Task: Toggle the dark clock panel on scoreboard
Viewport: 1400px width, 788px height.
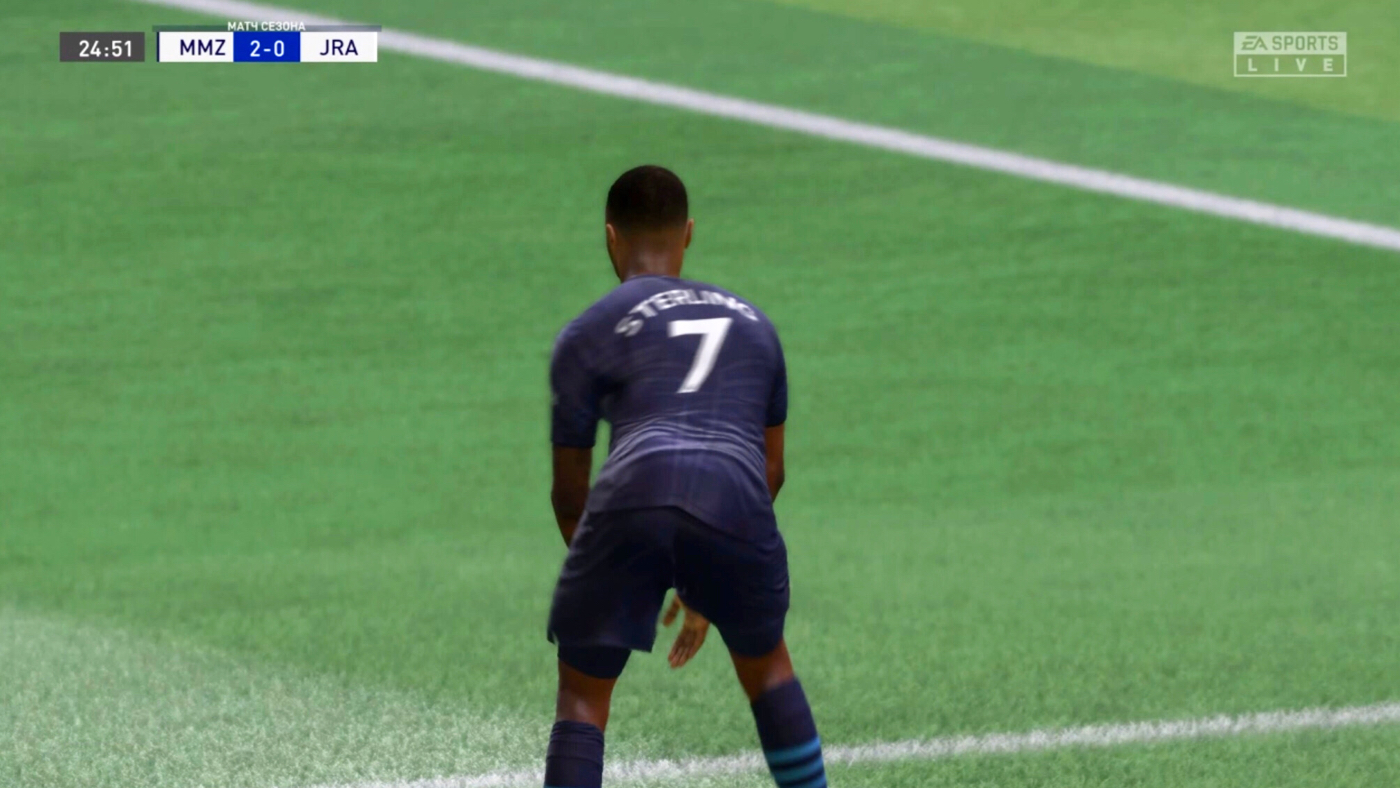Action: [103, 47]
